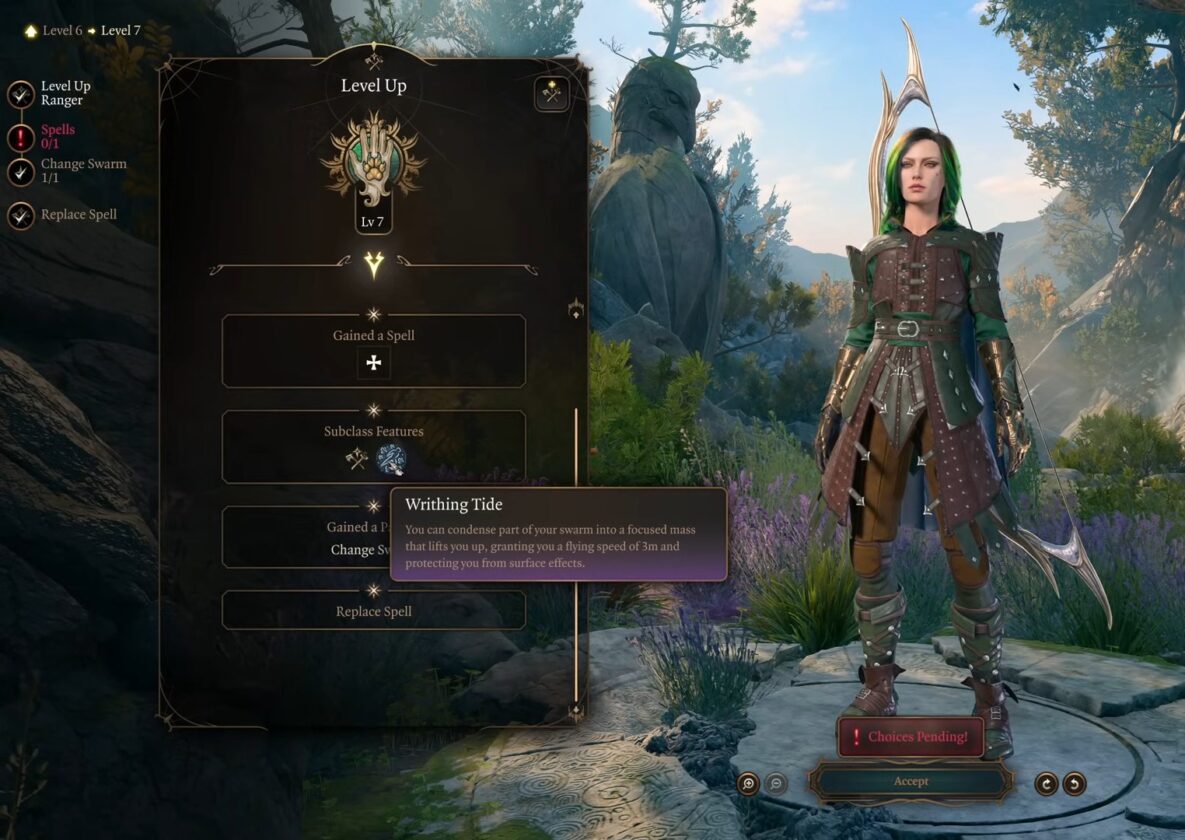
Task: Rotate the character clockwise
Action: [x=1046, y=783]
